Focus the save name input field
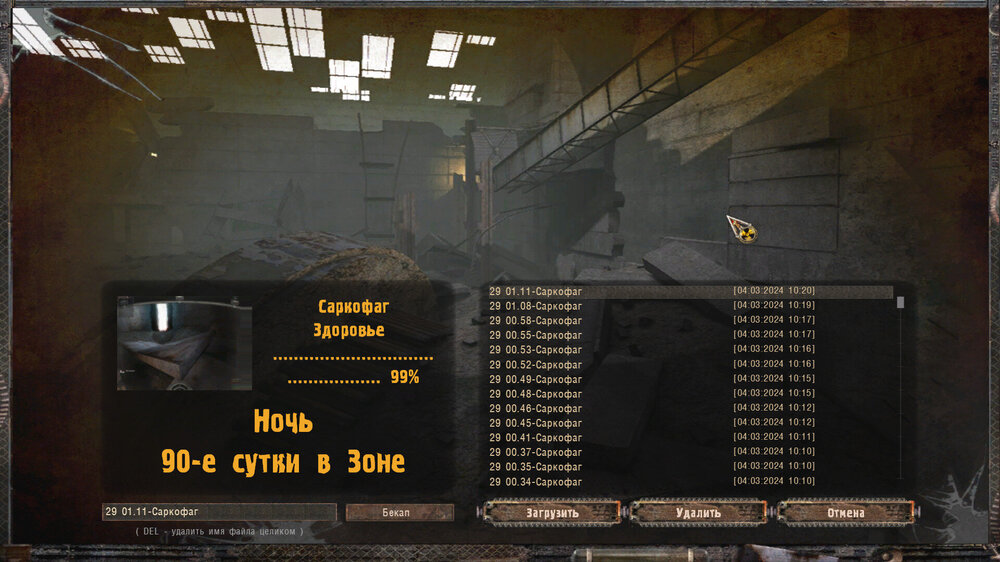This screenshot has height=562, width=1000. [219, 512]
